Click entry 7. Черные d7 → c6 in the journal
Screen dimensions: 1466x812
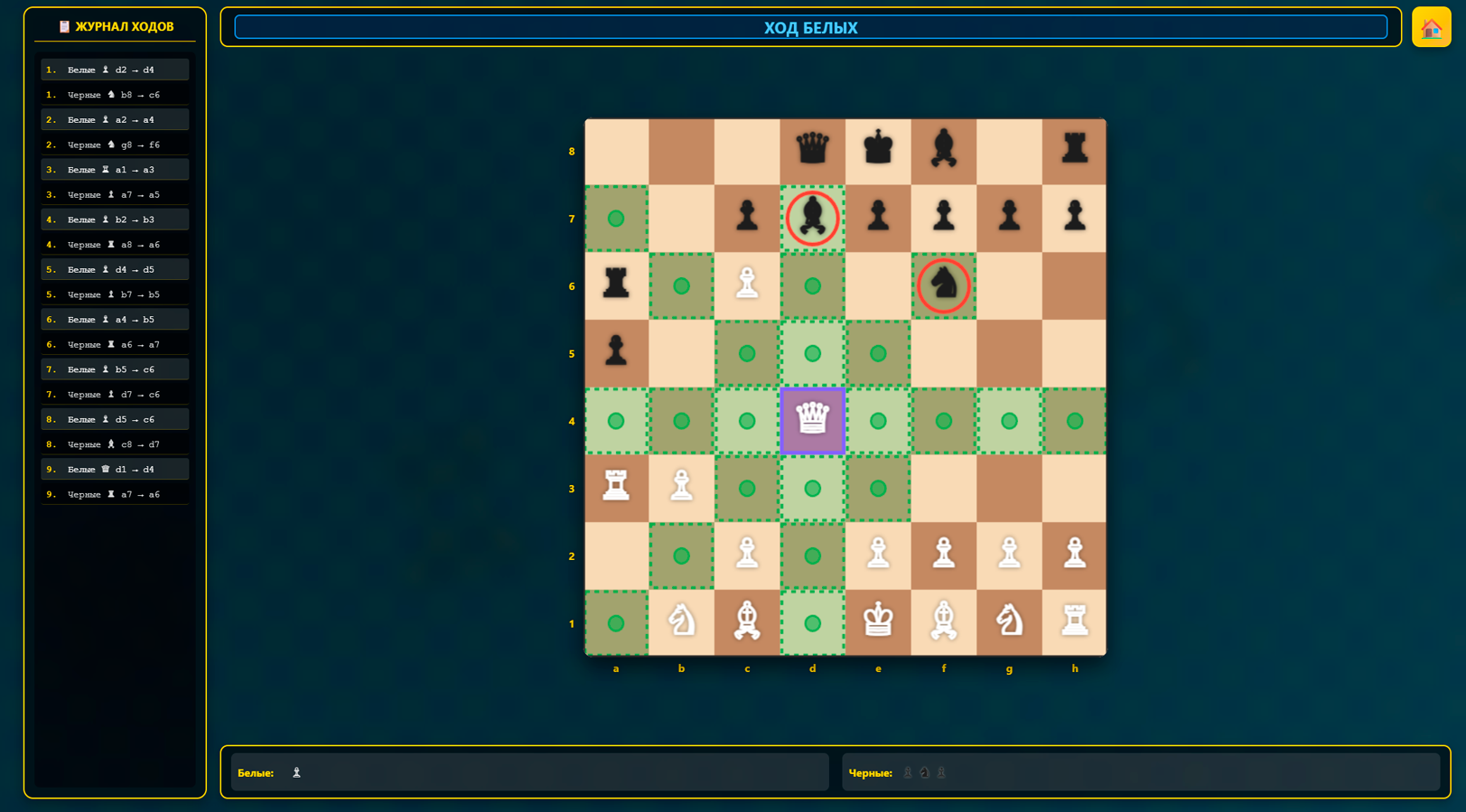115,394
